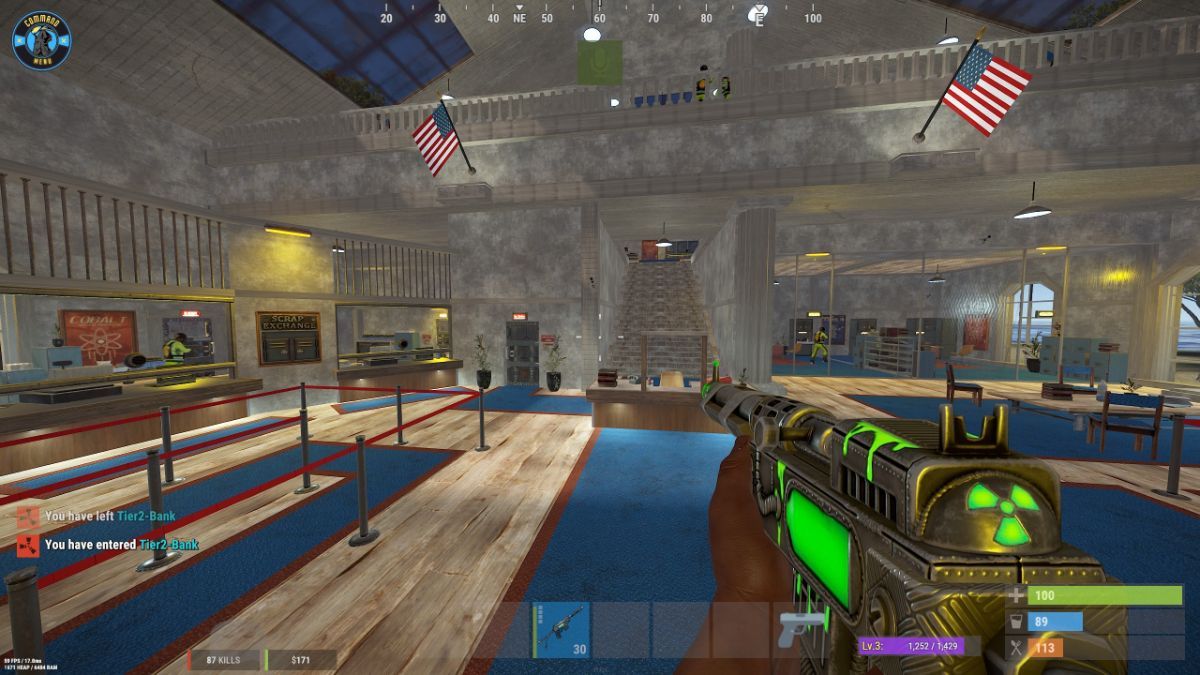Click the green microphone voice indicator
Viewport: 1200px width, 675px height.
click(599, 62)
